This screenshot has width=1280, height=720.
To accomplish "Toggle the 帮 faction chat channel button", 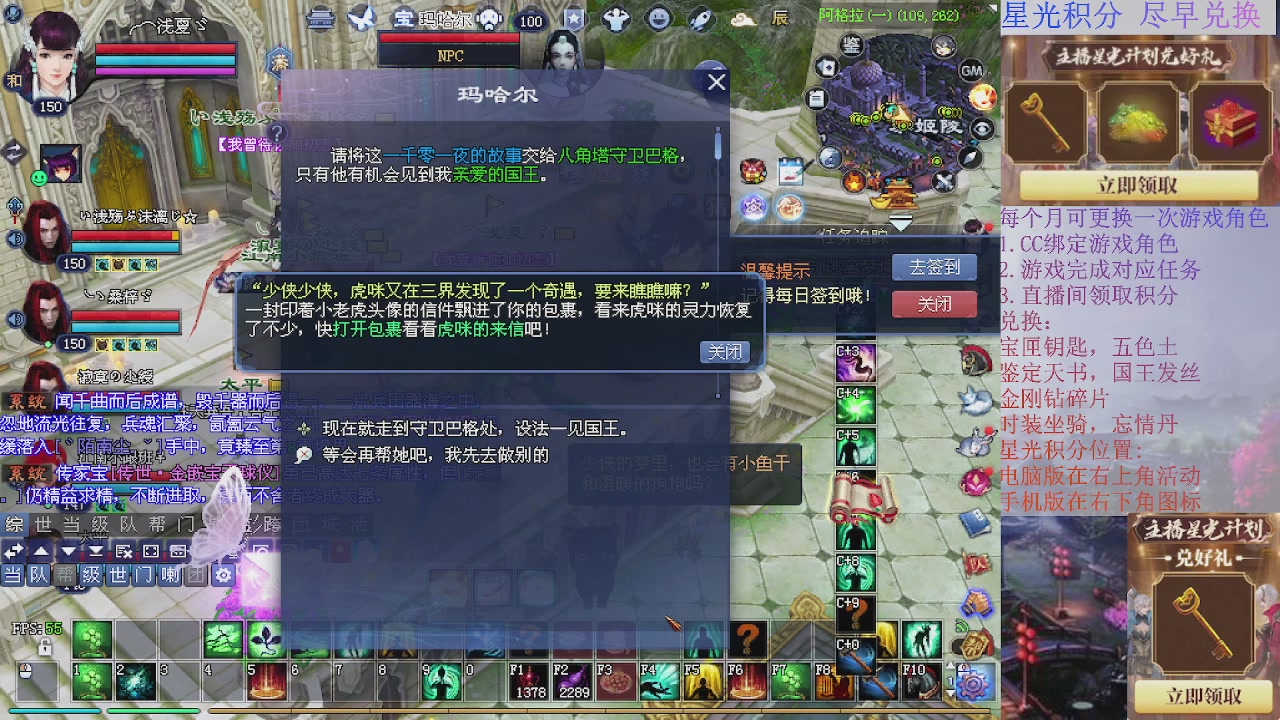I will pyautogui.click(x=65, y=575).
